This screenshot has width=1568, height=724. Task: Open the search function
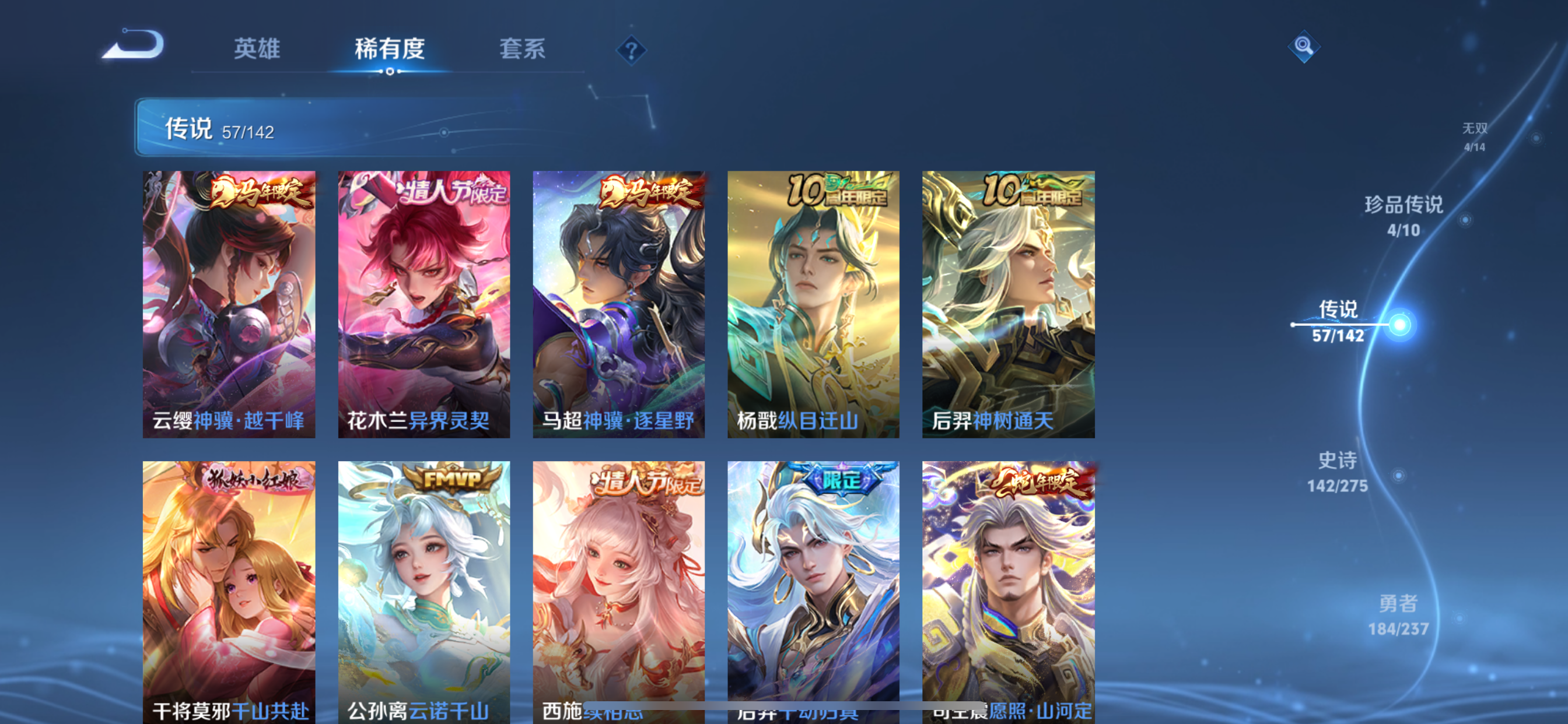1303,47
